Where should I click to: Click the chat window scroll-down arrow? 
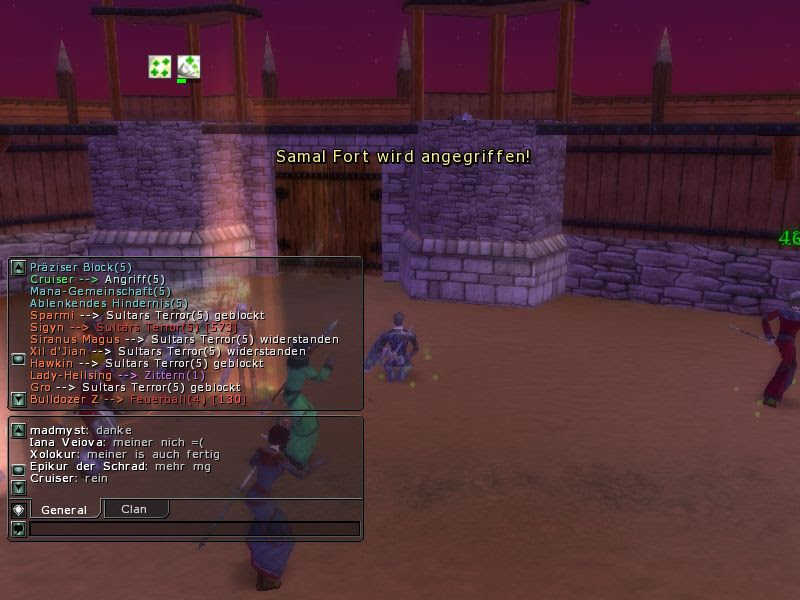pos(18,487)
